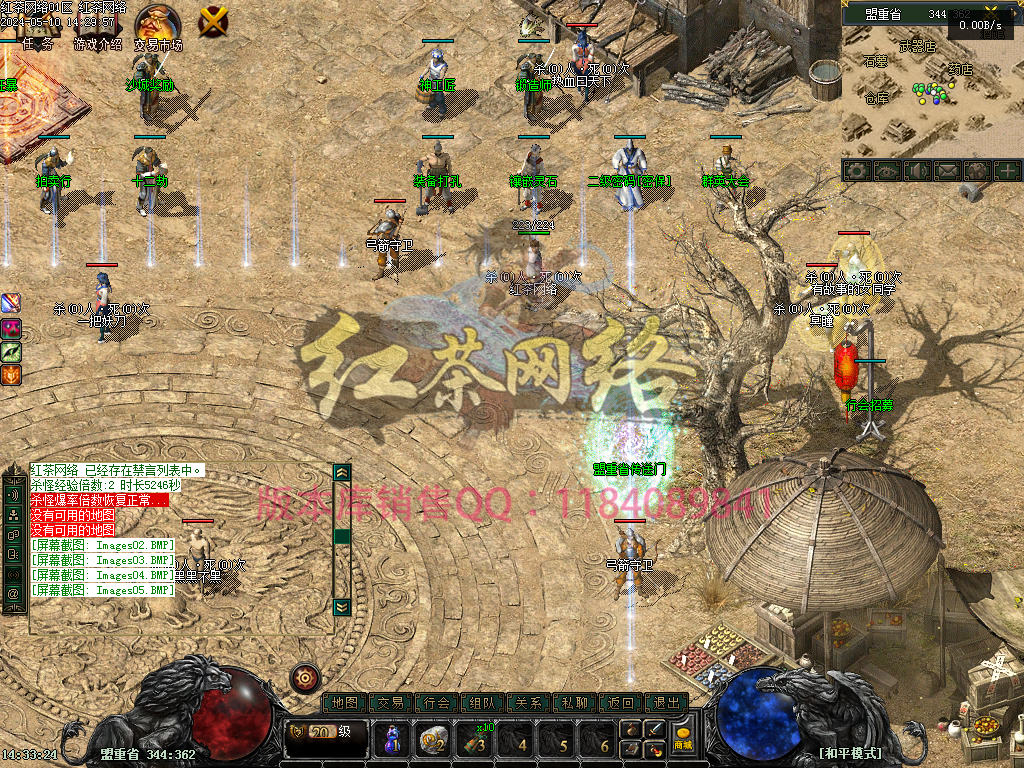Viewport: 1024px width, 768px height.
Task: Toggle the speaker sound button
Action: point(916,171)
